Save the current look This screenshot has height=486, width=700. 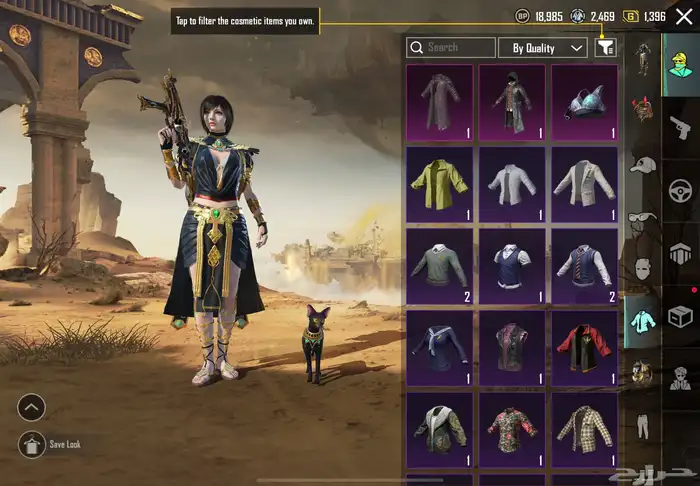(x=32, y=444)
